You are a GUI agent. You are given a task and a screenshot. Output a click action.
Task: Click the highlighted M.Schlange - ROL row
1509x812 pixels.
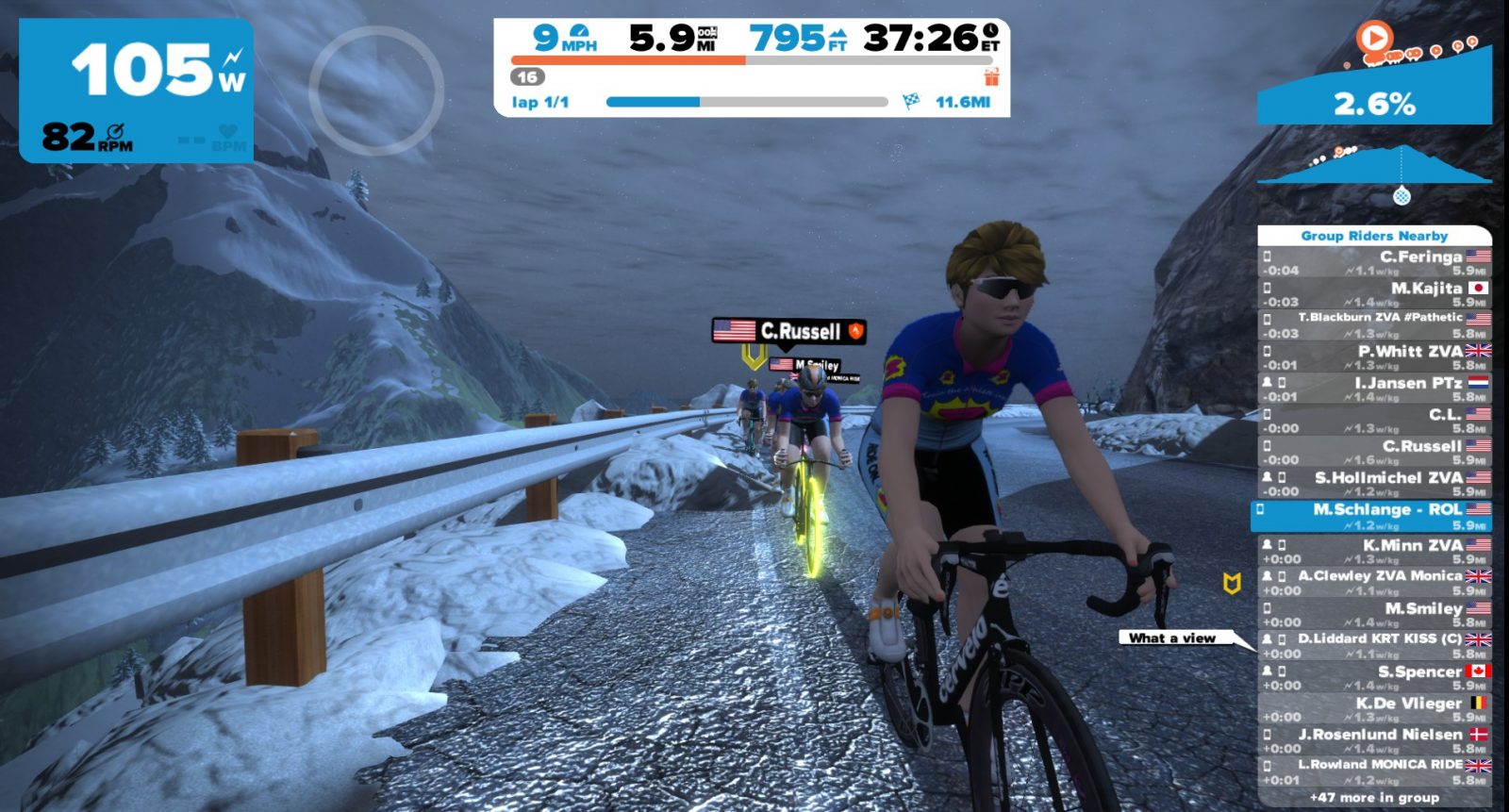tap(1374, 516)
